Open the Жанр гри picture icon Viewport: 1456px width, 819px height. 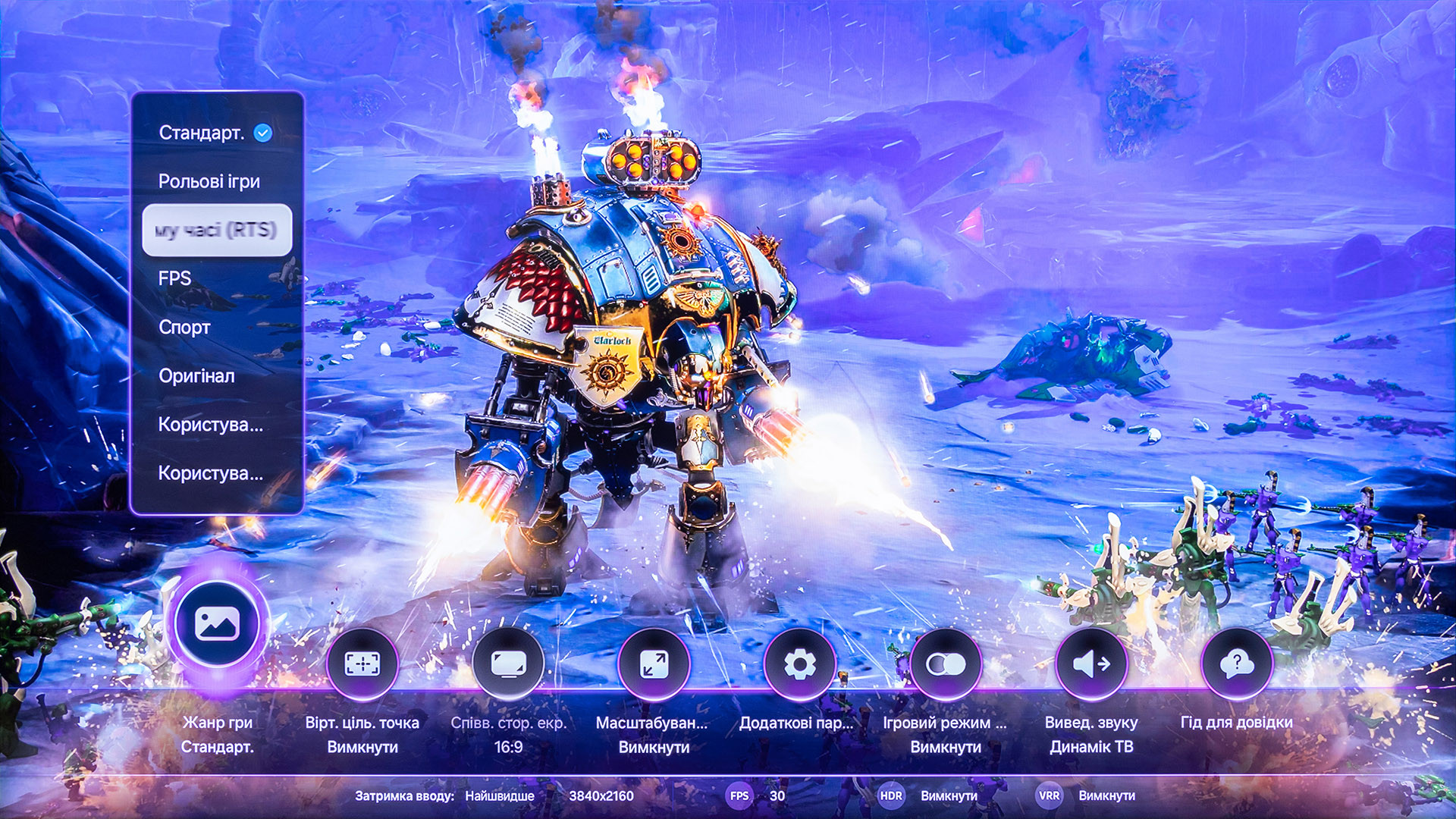coord(218,625)
